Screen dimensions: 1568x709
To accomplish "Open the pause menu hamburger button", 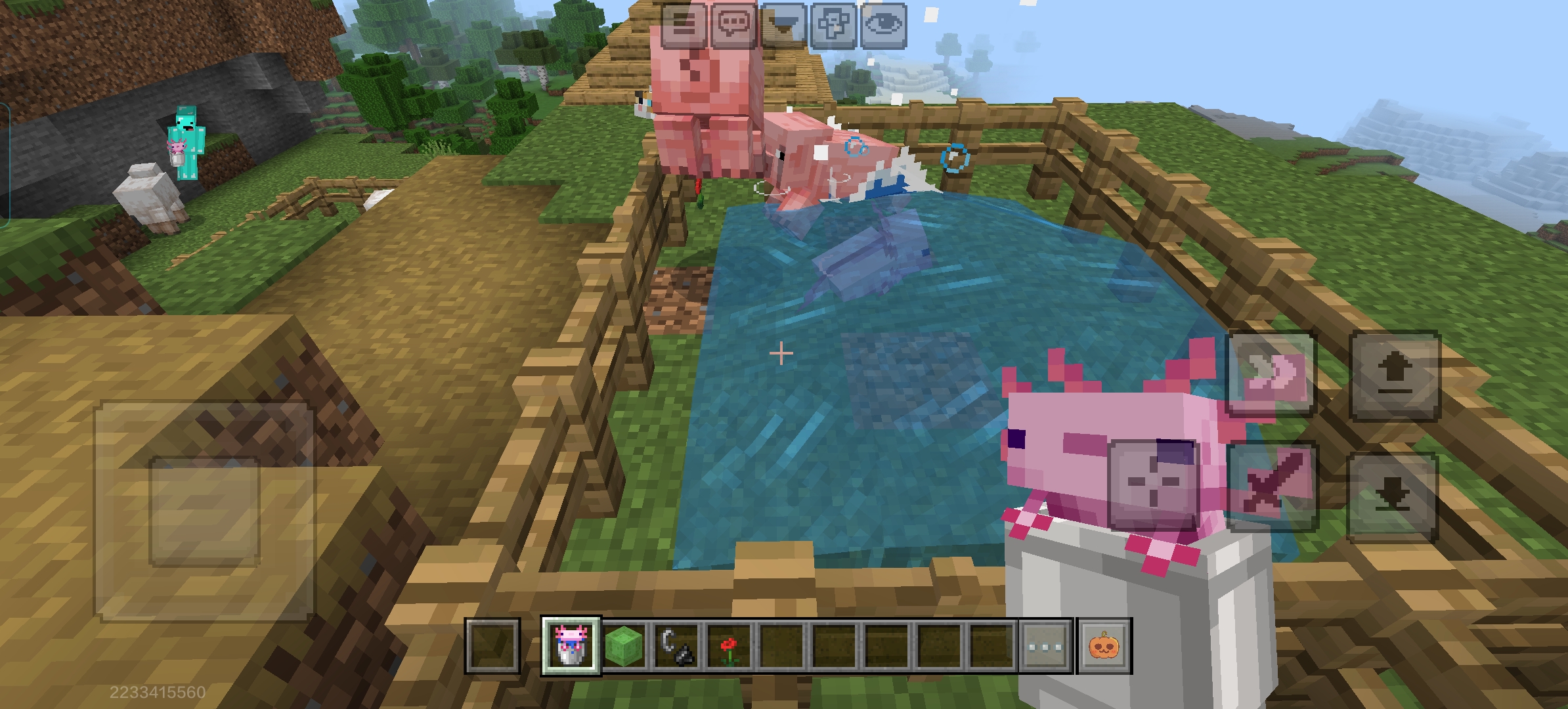I will click(x=684, y=24).
